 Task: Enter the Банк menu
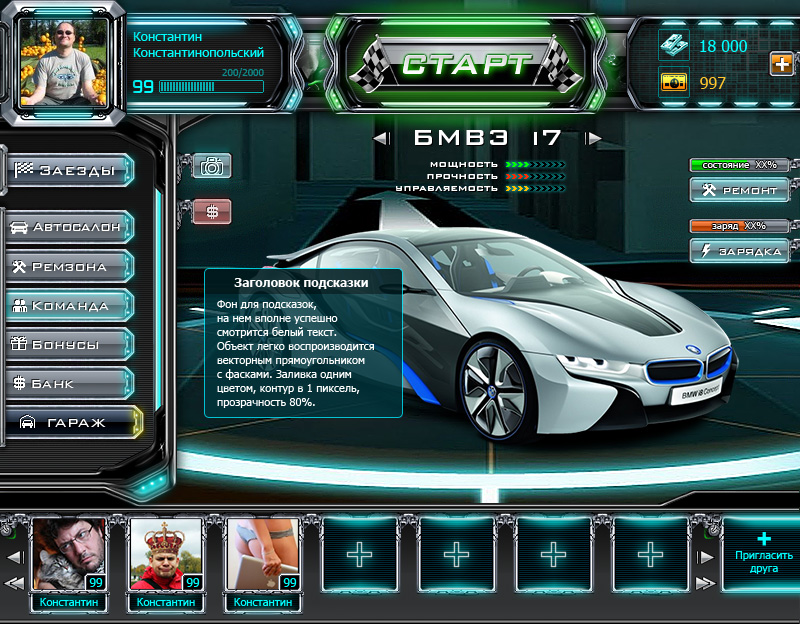(x=72, y=383)
